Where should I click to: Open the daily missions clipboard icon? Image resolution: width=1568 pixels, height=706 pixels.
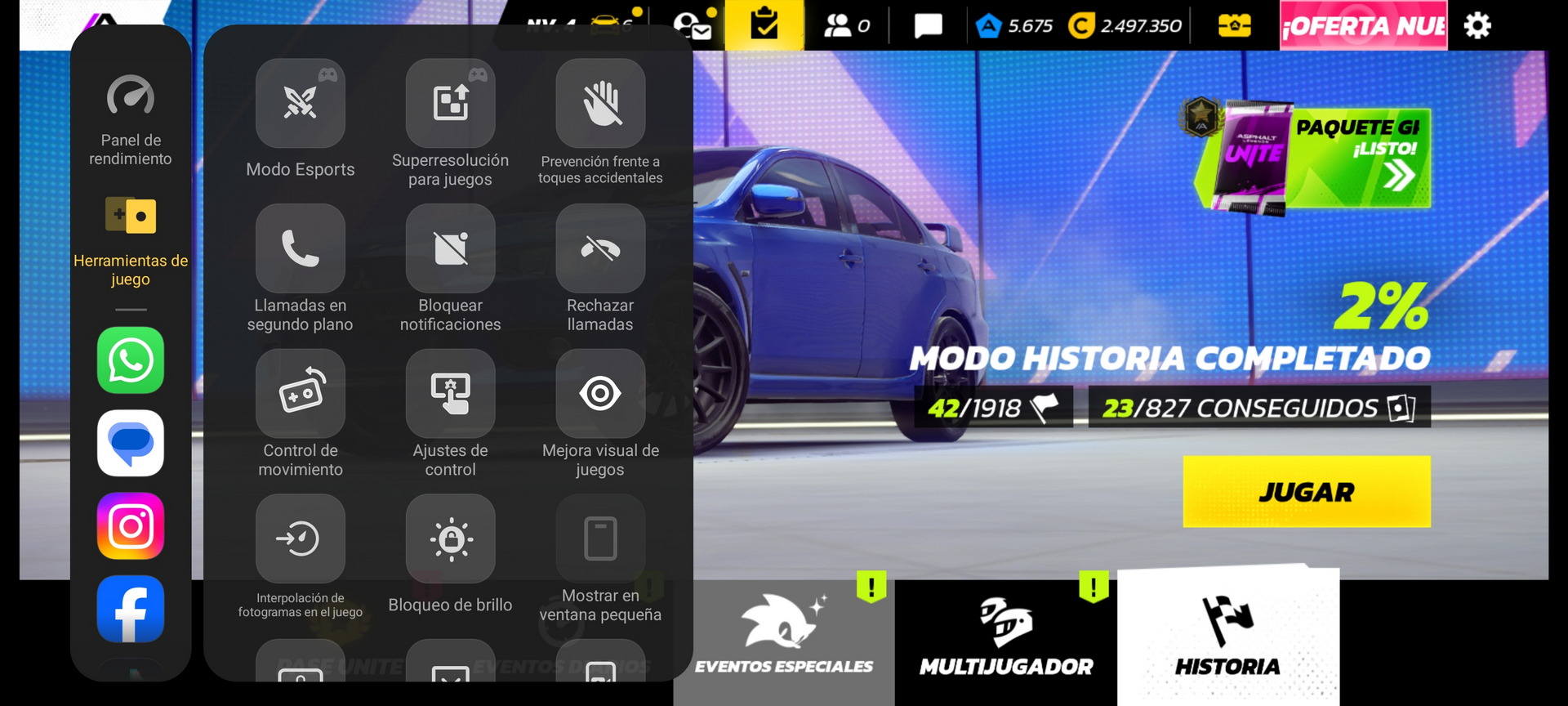(x=764, y=25)
